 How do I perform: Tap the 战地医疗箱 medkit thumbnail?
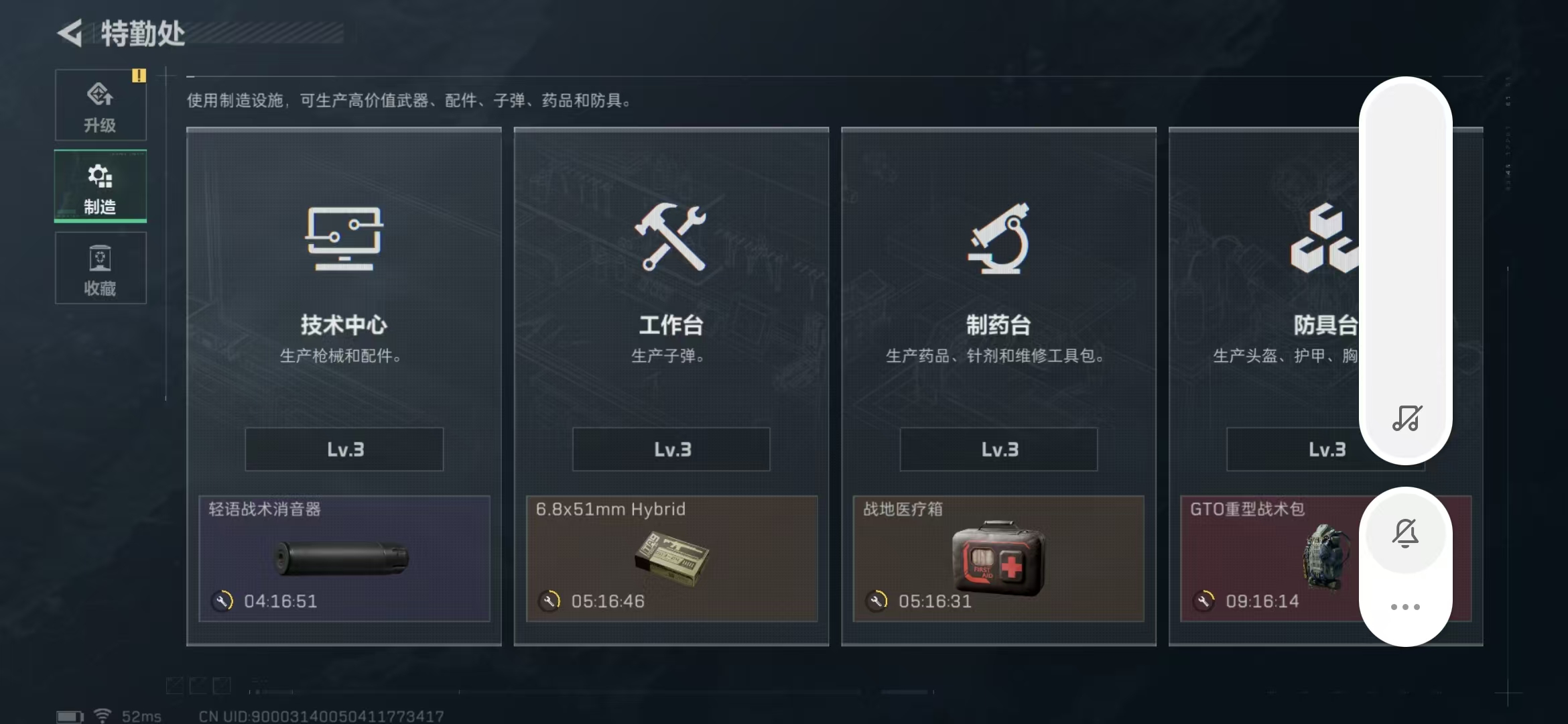(996, 558)
